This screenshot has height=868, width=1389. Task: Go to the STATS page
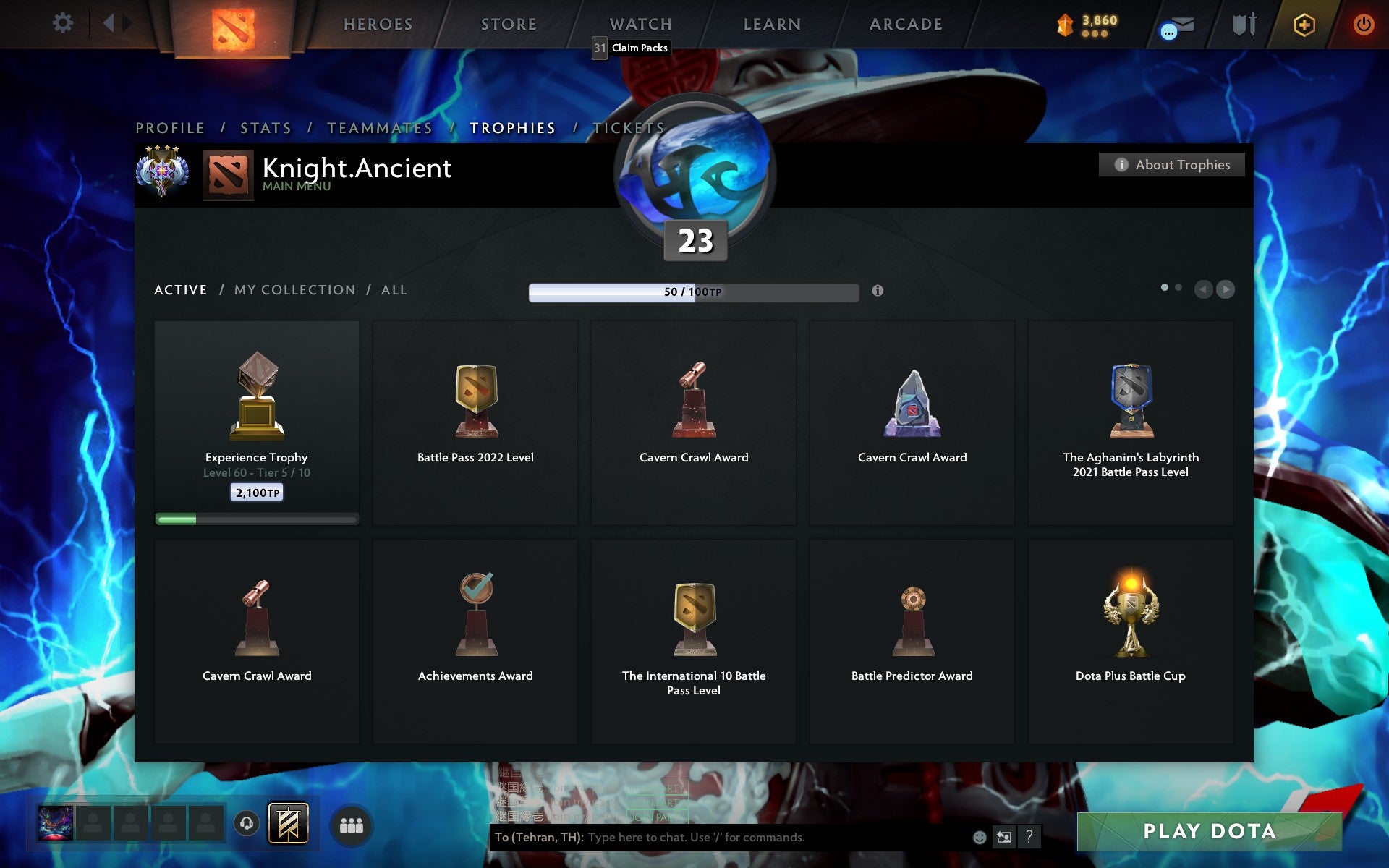[x=265, y=127]
